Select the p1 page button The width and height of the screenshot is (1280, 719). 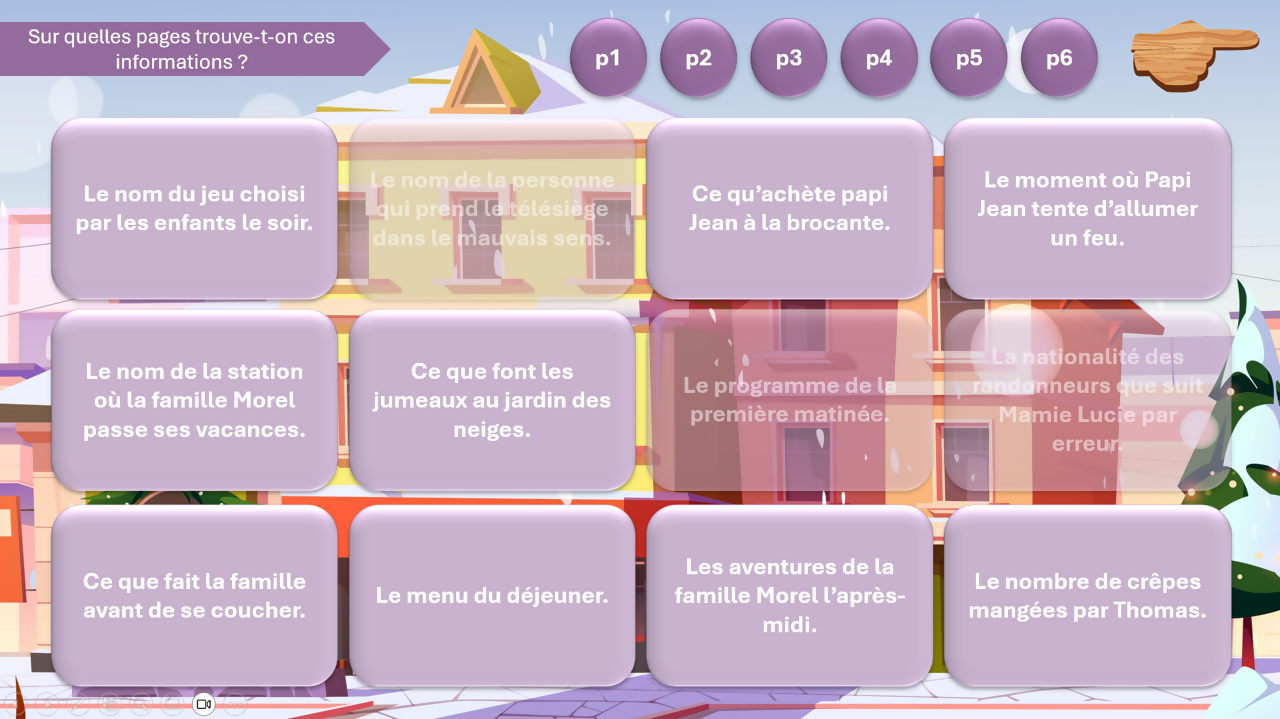[x=608, y=58]
